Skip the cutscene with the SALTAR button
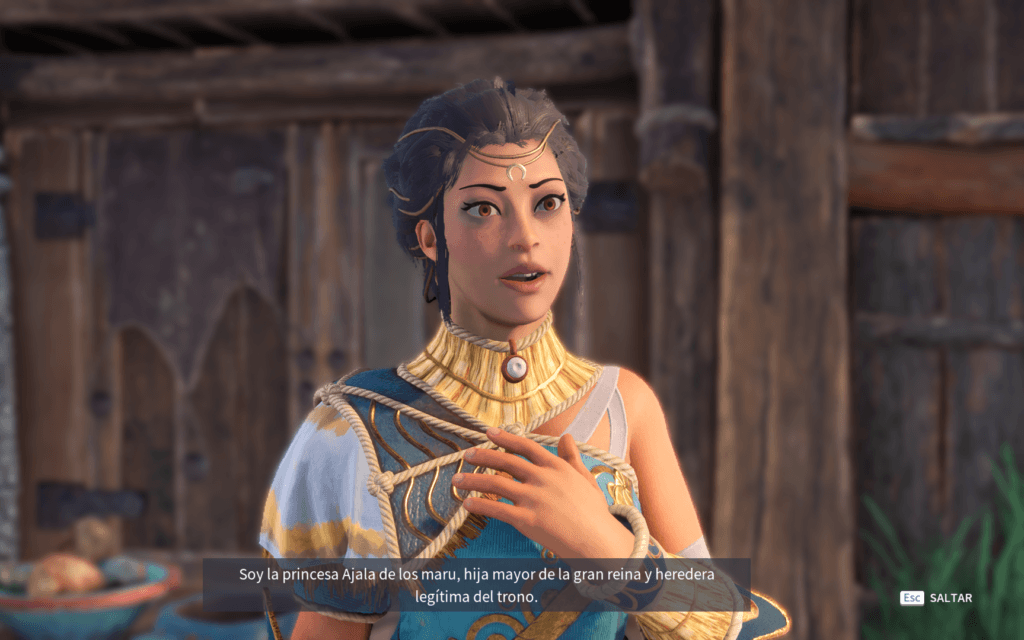Image resolution: width=1024 pixels, height=640 pixels. tap(949, 598)
